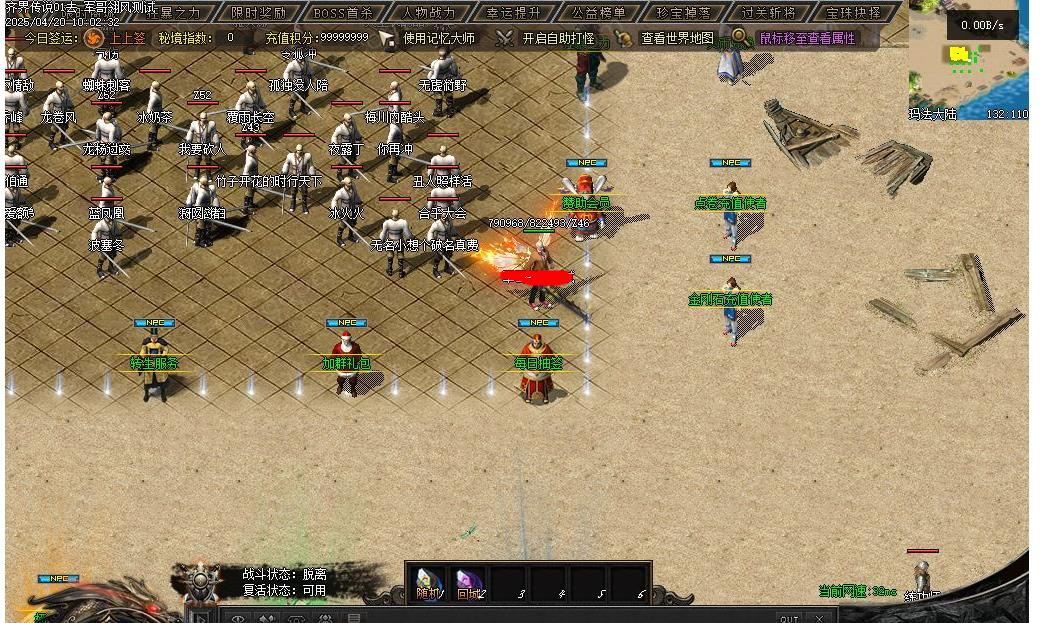
Task: Open the 过关斩将 tab
Action: pyautogui.click(x=769, y=13)
